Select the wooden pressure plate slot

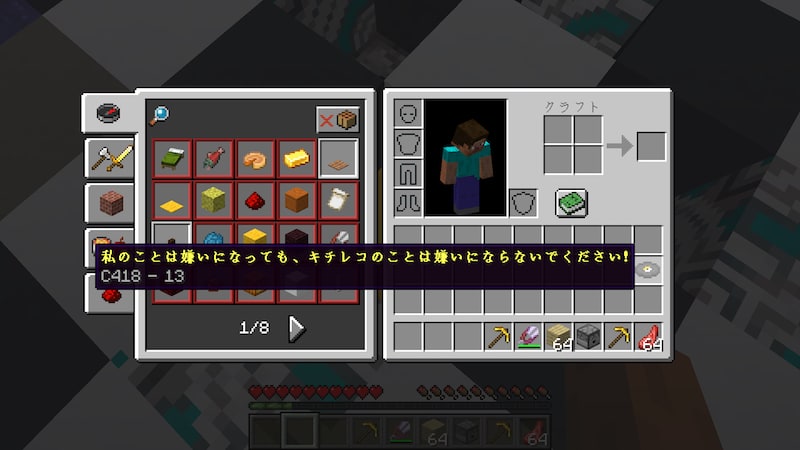338,158
